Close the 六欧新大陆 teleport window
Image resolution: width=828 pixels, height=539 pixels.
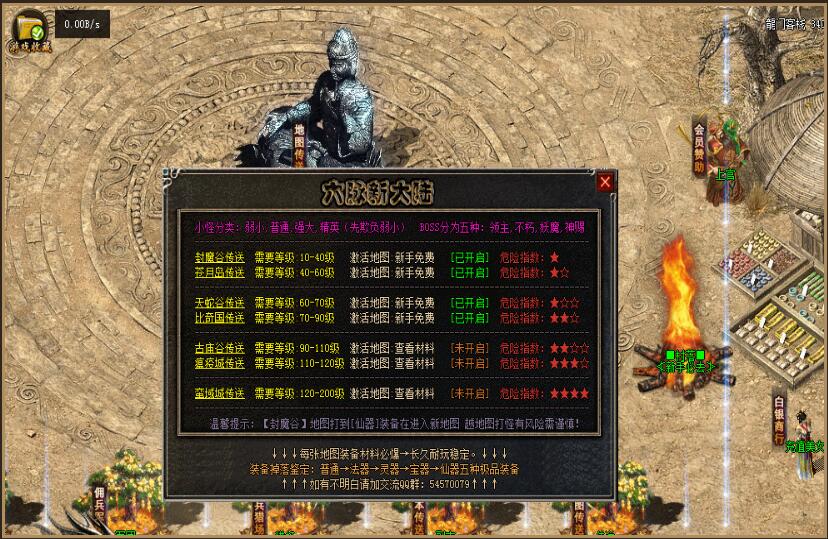[605, 182]
